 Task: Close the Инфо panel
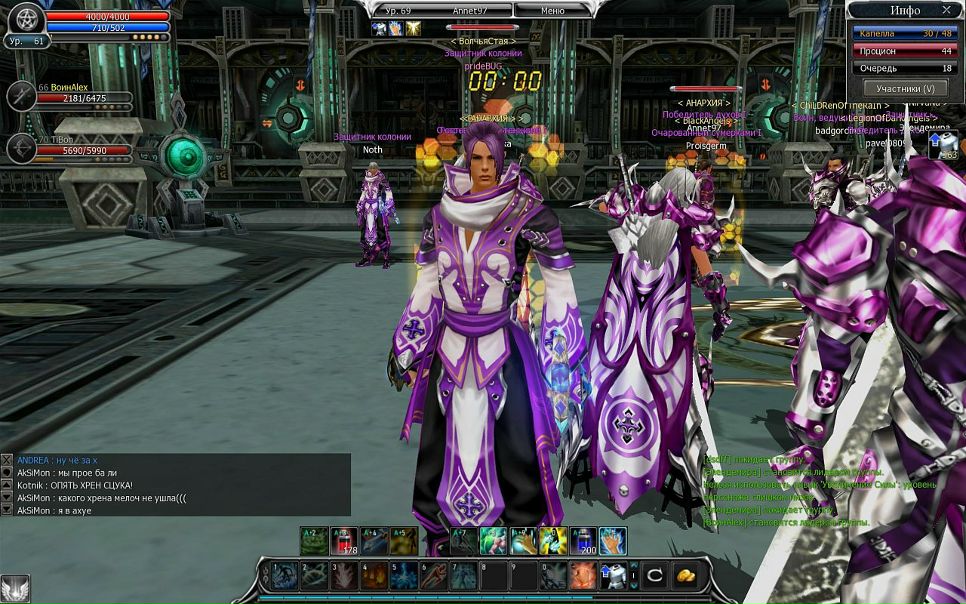click(x=946, y=10)
